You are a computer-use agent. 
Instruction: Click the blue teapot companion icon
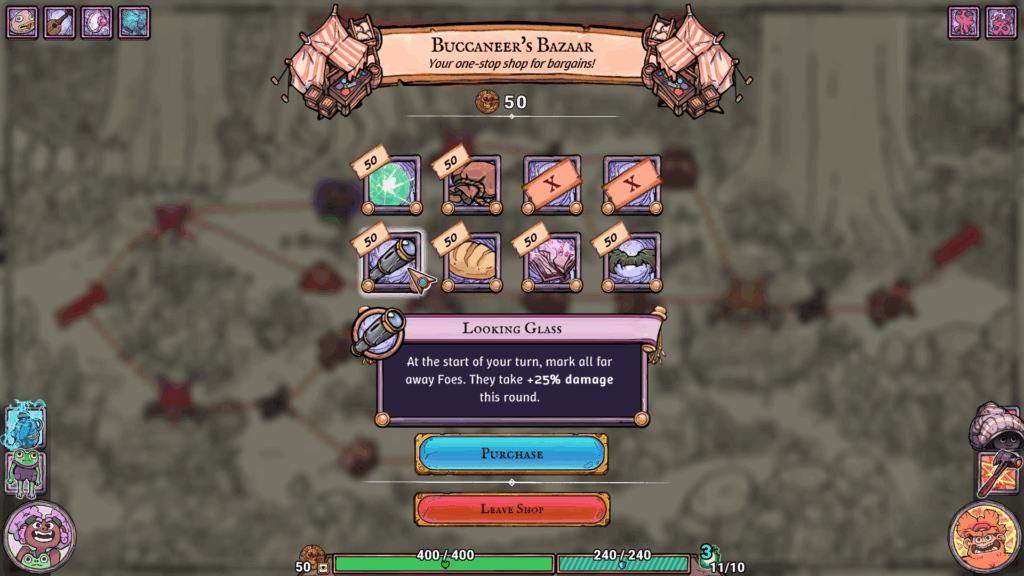click(x=24, y=427)
